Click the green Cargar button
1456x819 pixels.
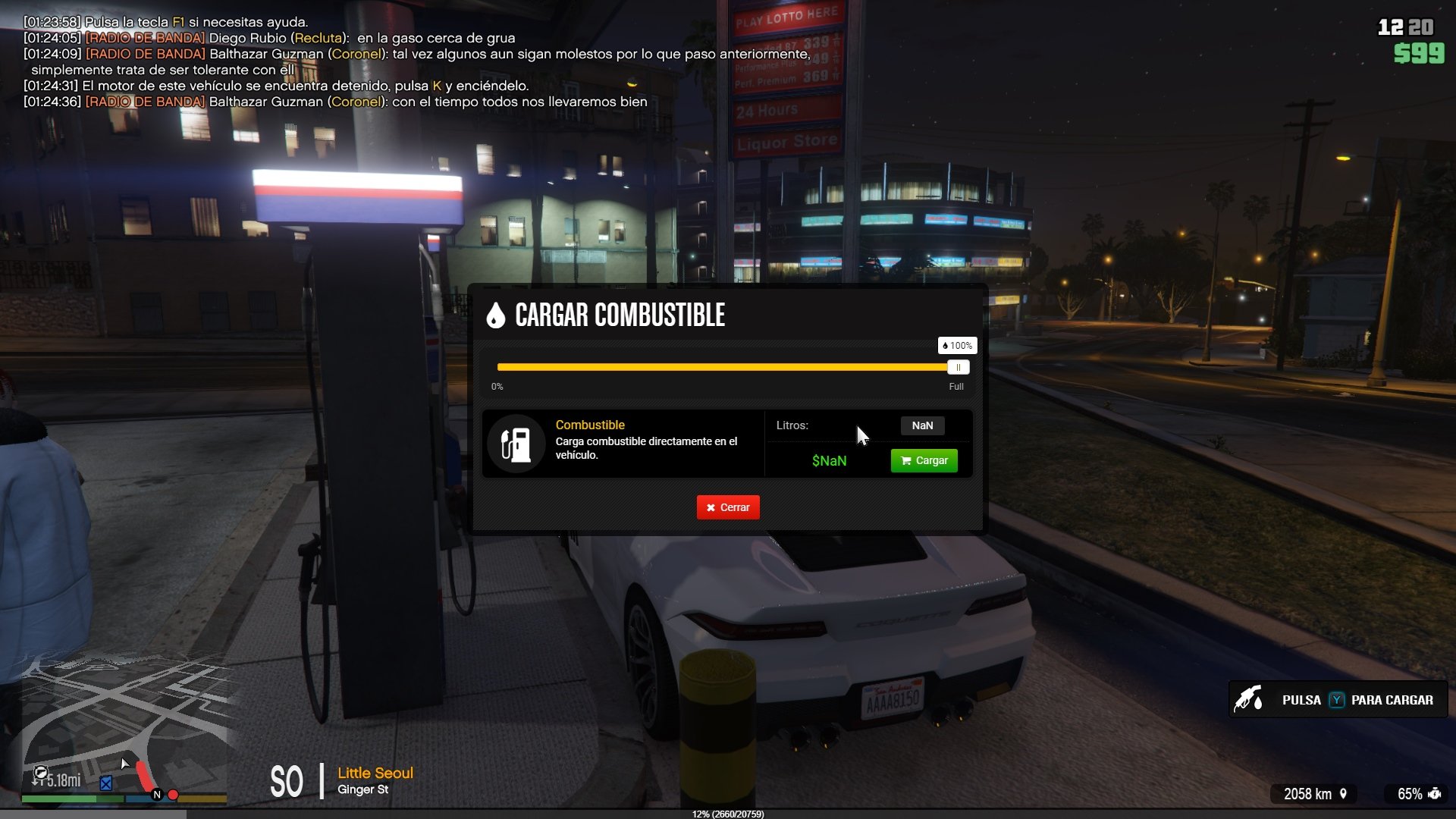coord(924,460)
